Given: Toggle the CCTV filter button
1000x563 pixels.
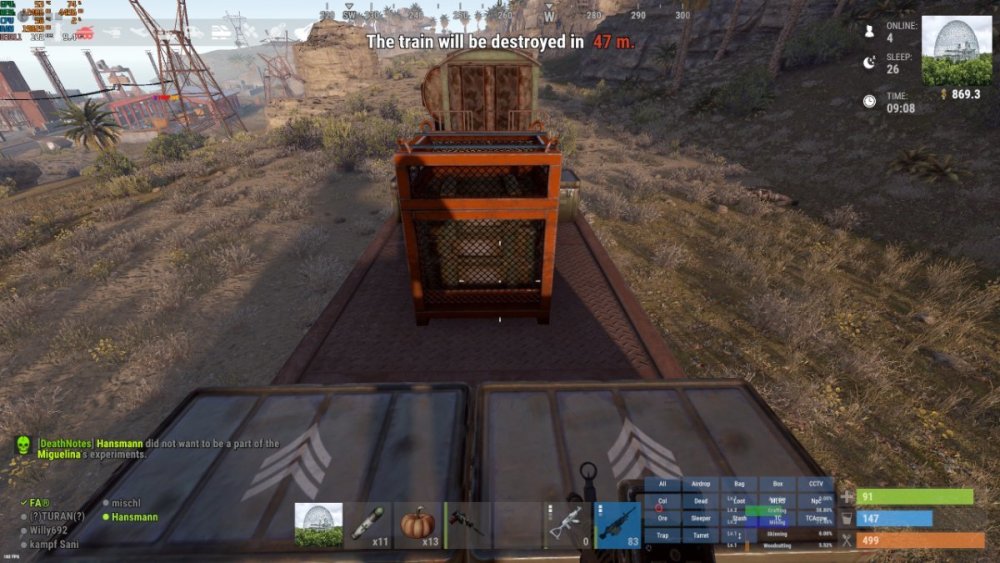Looking at the screenshot, I should (816, 484).
